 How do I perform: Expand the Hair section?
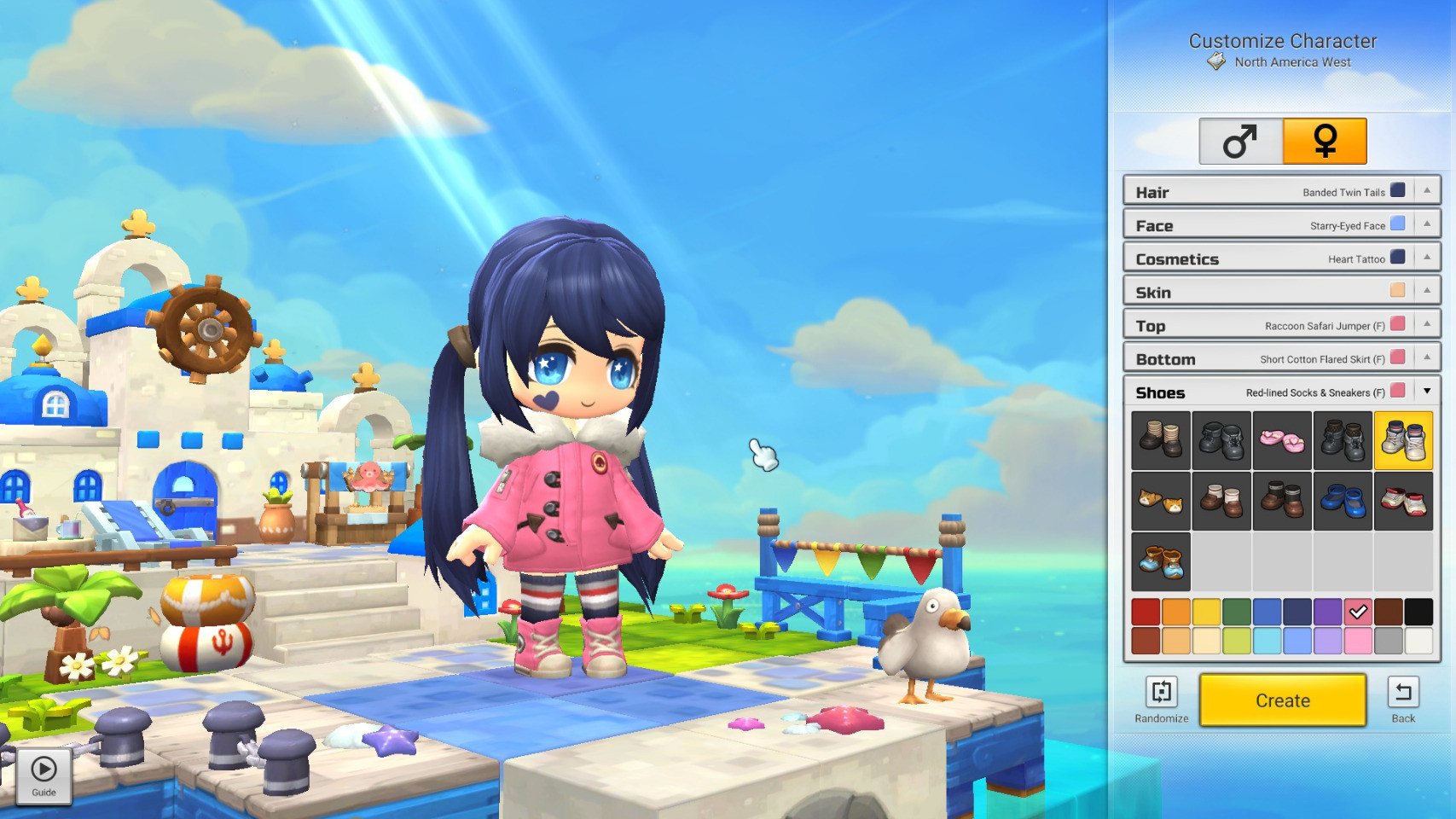point(1426,191)
